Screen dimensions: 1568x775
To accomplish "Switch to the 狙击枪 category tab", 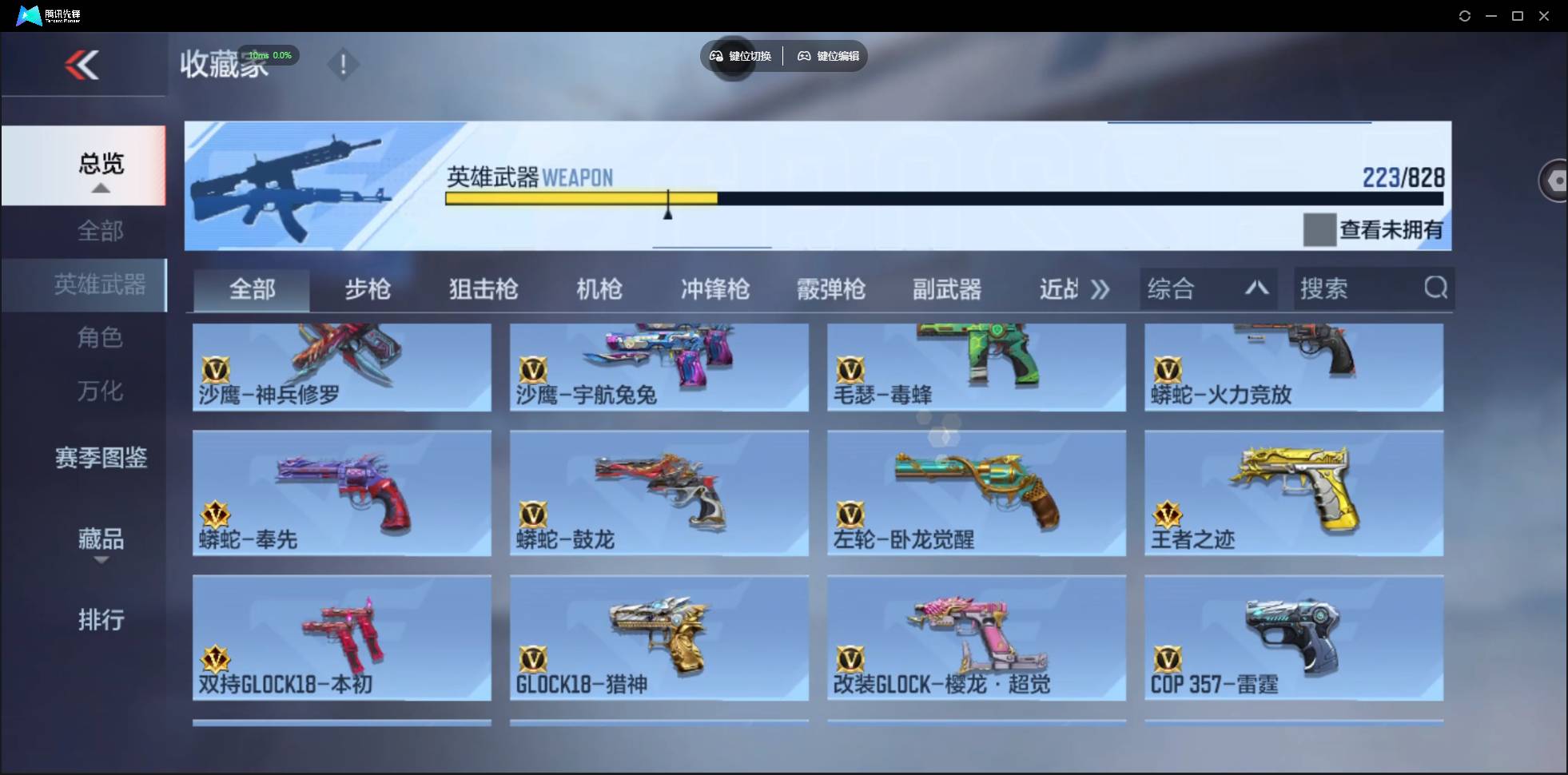I will (482, 289).
